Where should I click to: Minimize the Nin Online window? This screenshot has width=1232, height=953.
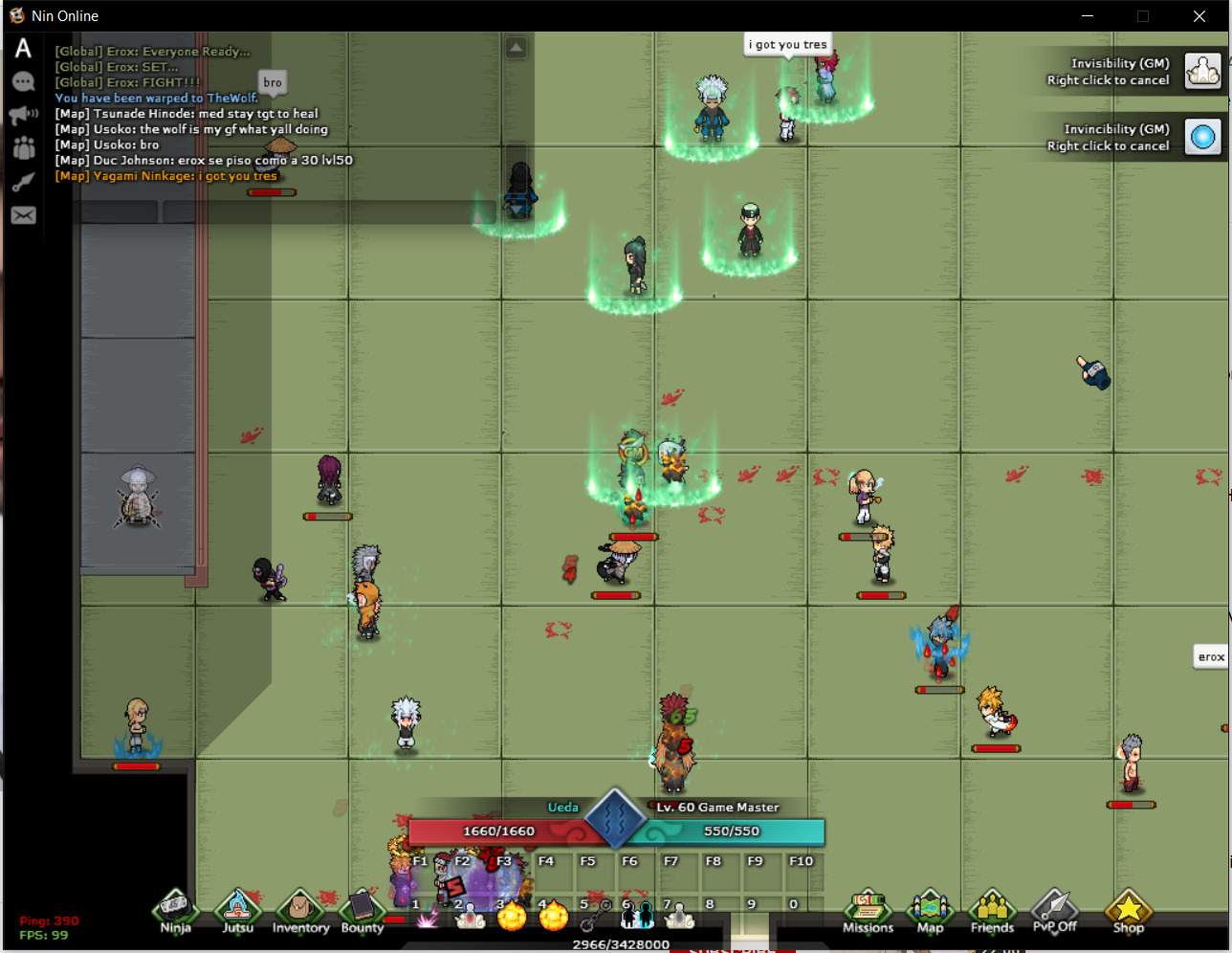pos(1088,16)
